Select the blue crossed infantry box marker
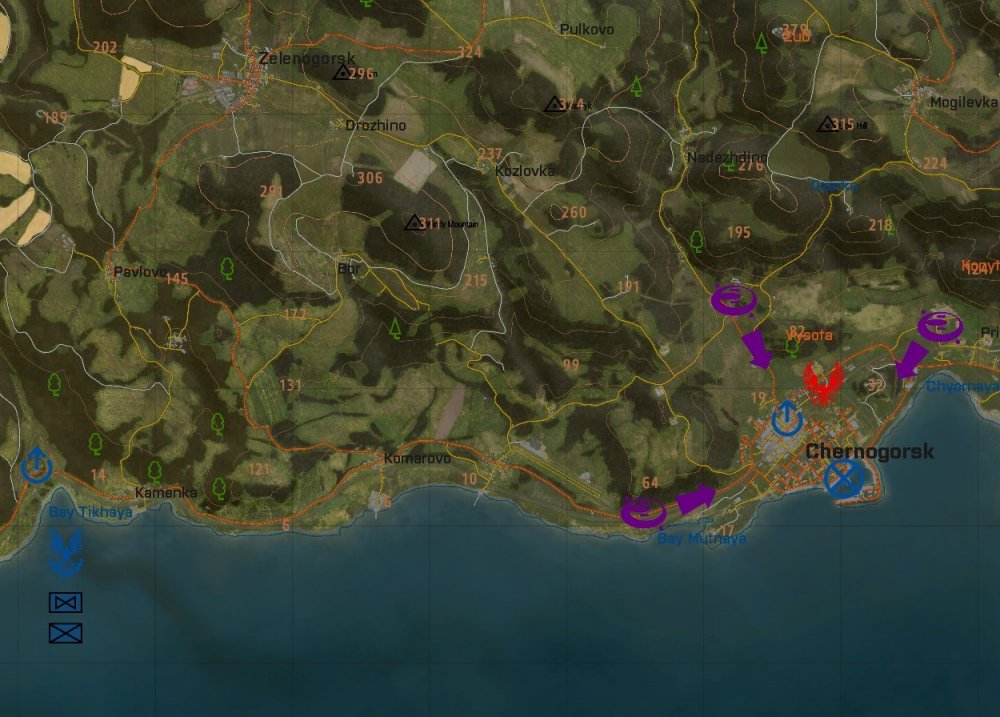1000x717 pixels. click(66, 632)
